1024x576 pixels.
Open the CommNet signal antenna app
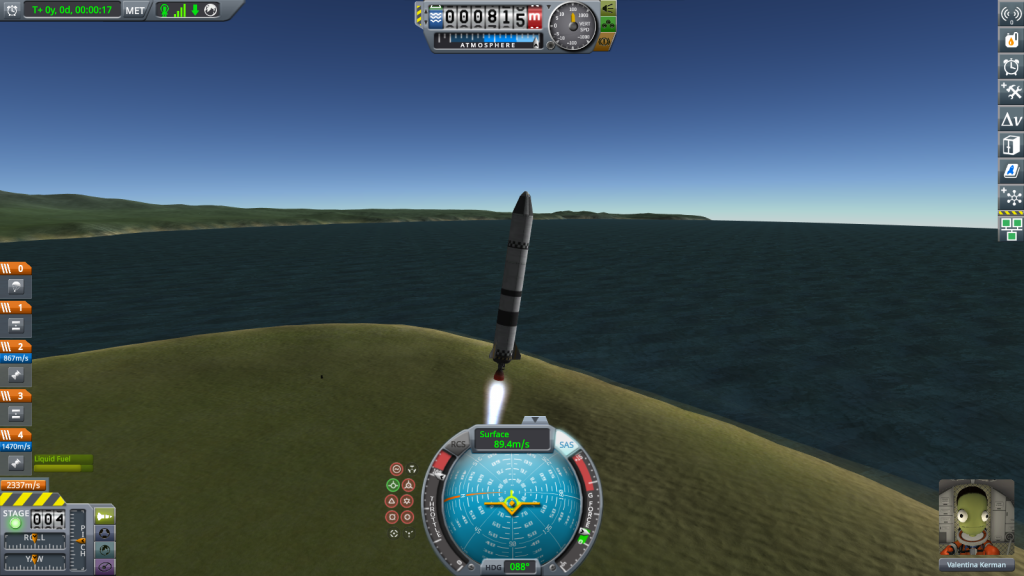pos(1011,14)
